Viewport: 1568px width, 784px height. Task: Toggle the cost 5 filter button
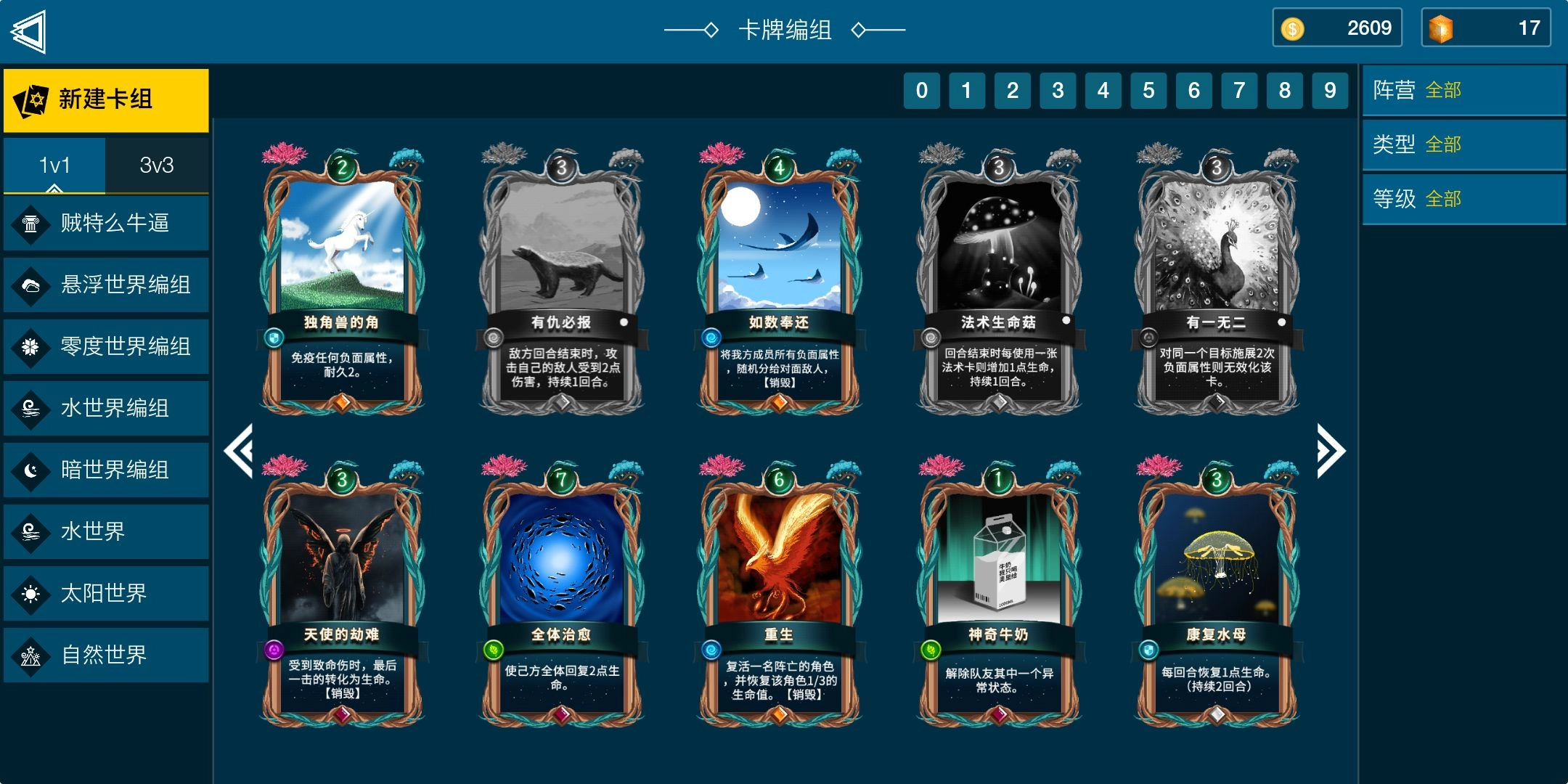pyautogui.click(x=1148, y=91)
